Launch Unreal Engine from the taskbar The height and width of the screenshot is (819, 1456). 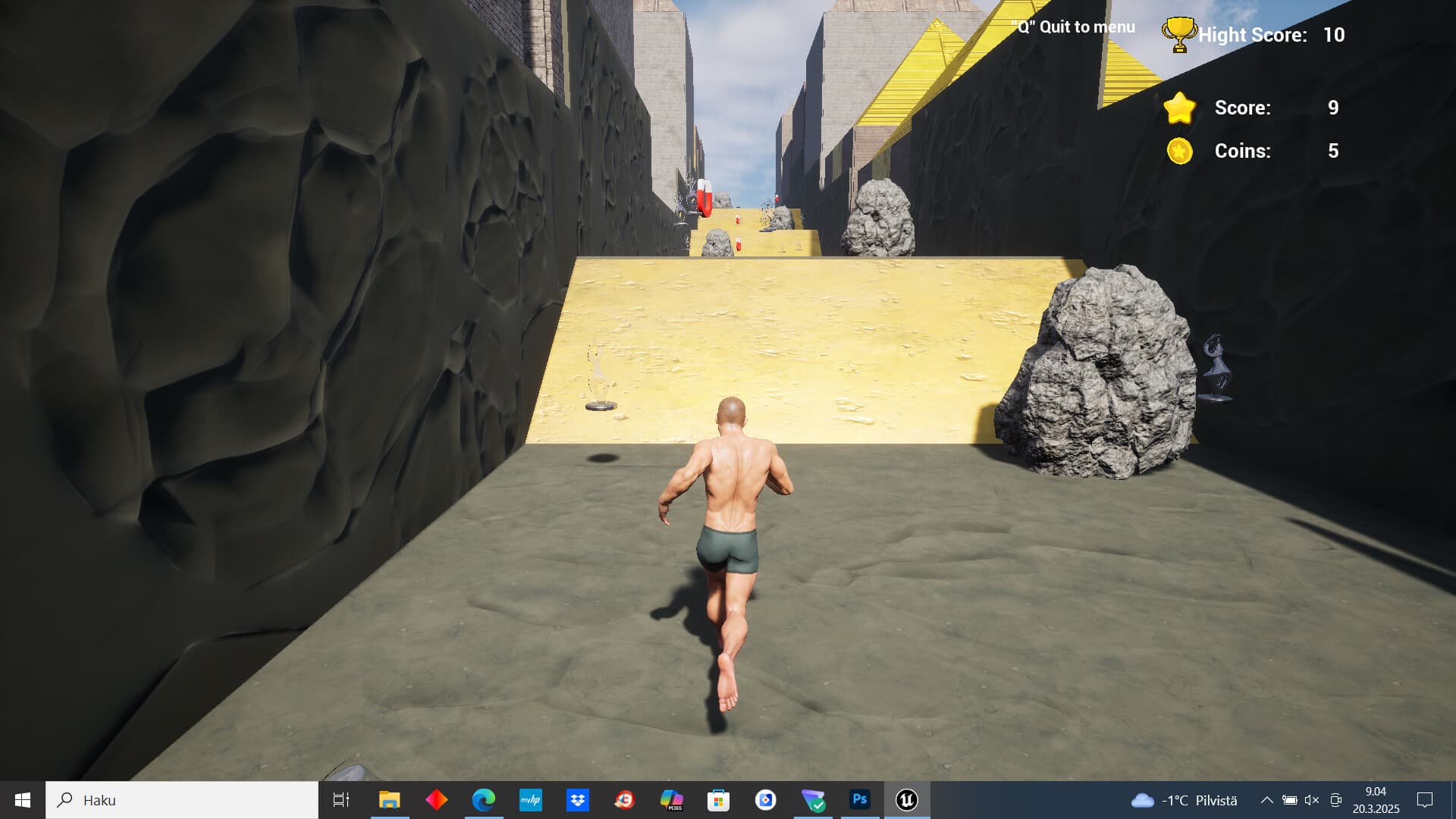(x=907, y=800)
